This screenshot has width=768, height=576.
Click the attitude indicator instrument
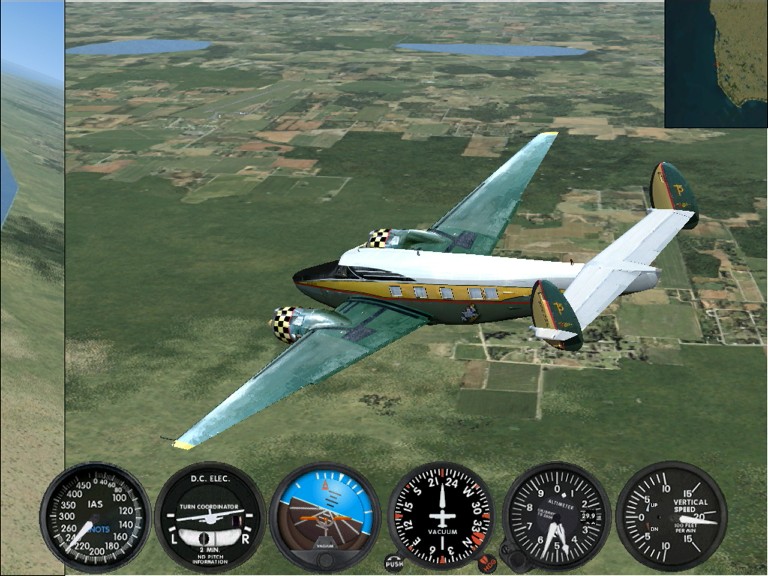tap(324, 515)
